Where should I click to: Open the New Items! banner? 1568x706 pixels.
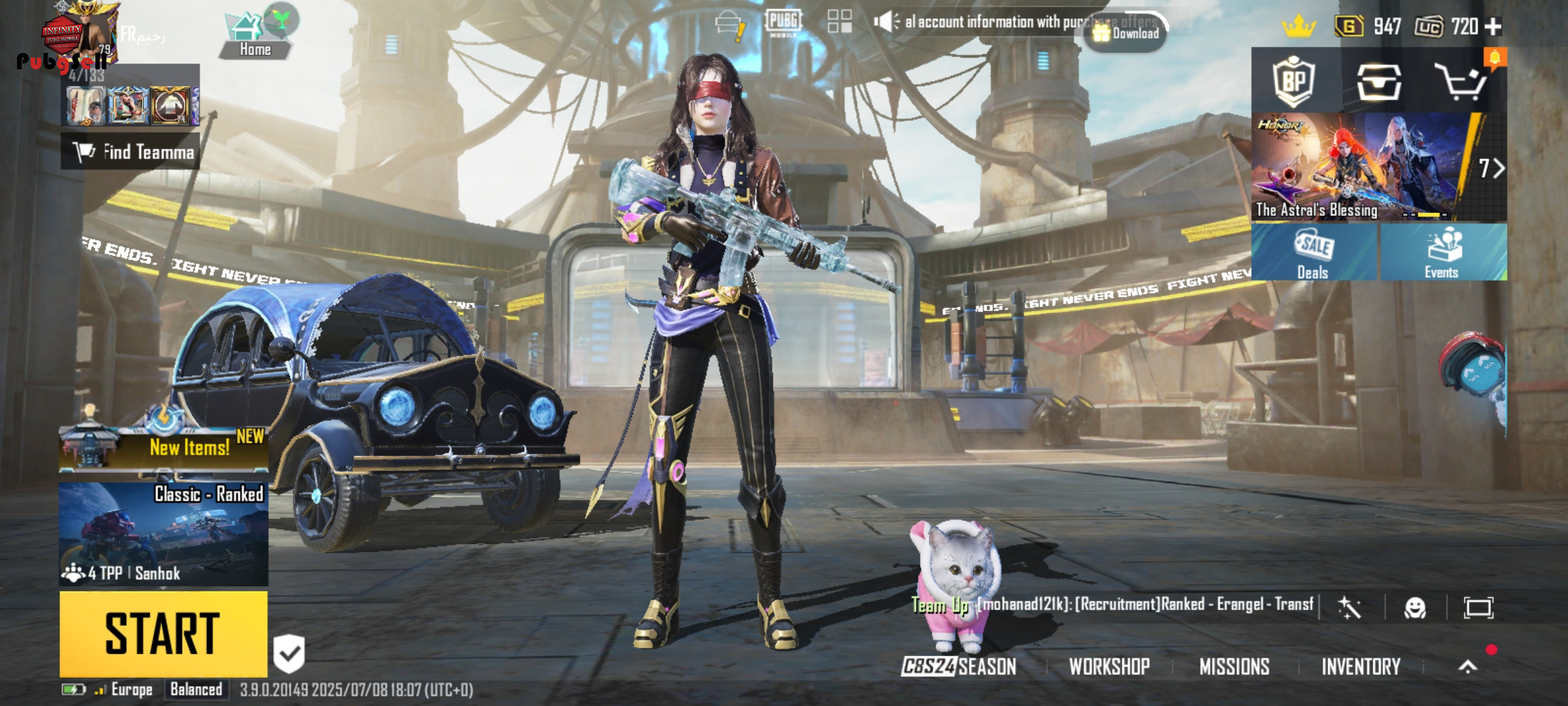click(x=163, y=446)
